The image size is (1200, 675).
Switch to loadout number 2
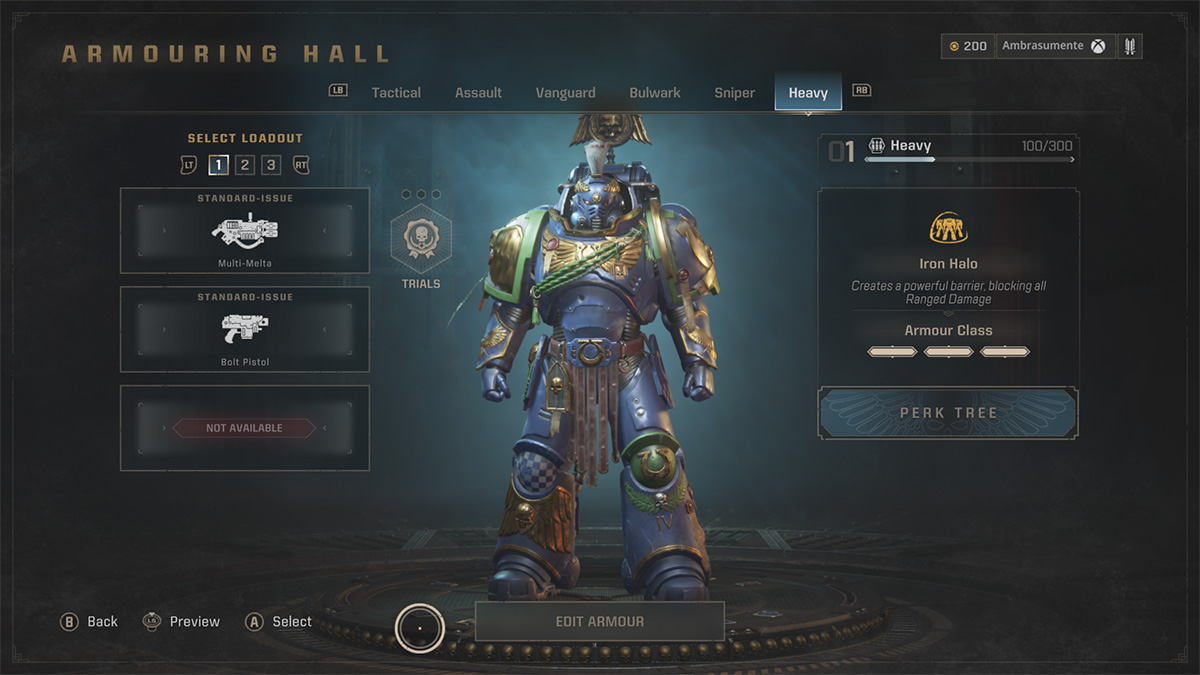click(x=245, y=165)
